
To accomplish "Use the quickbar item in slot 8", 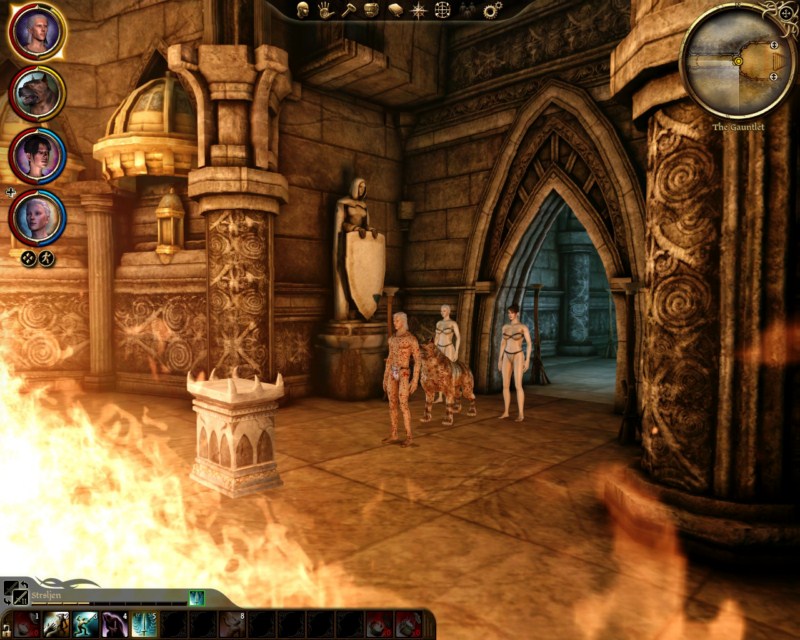I will click(x=233, y=625).
